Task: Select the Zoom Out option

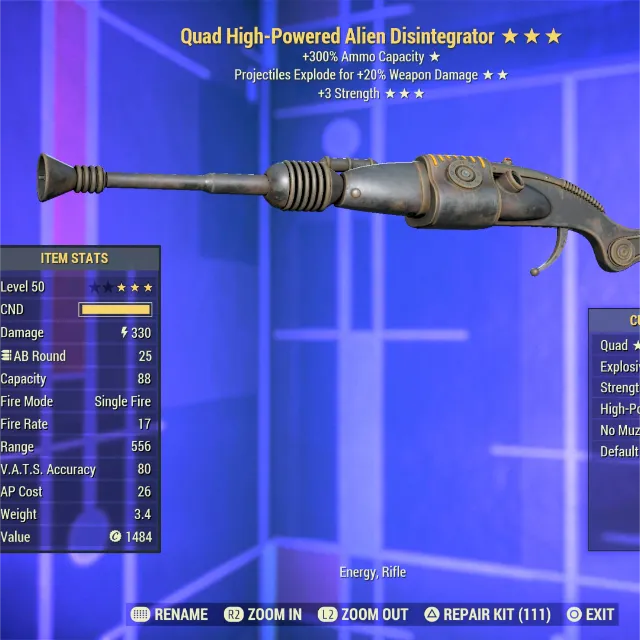Action: point(363,614)
